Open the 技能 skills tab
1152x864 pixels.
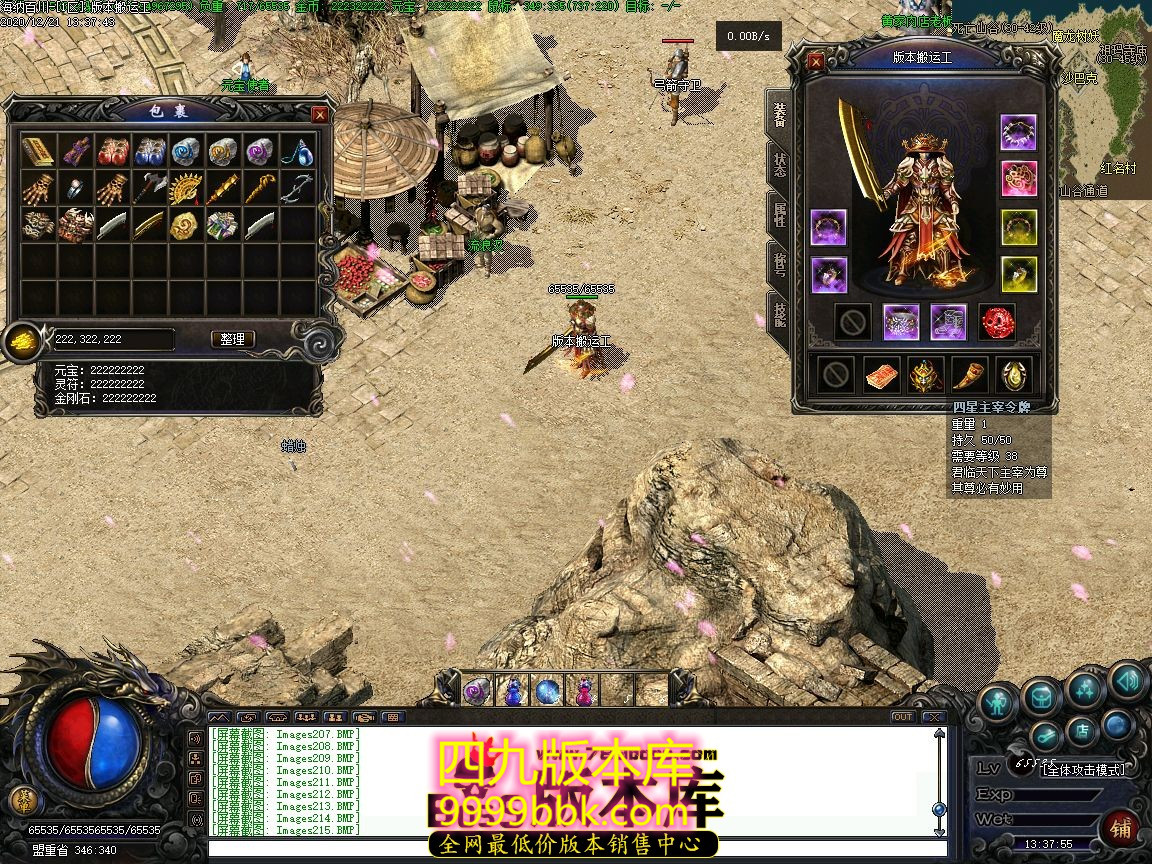779,315
